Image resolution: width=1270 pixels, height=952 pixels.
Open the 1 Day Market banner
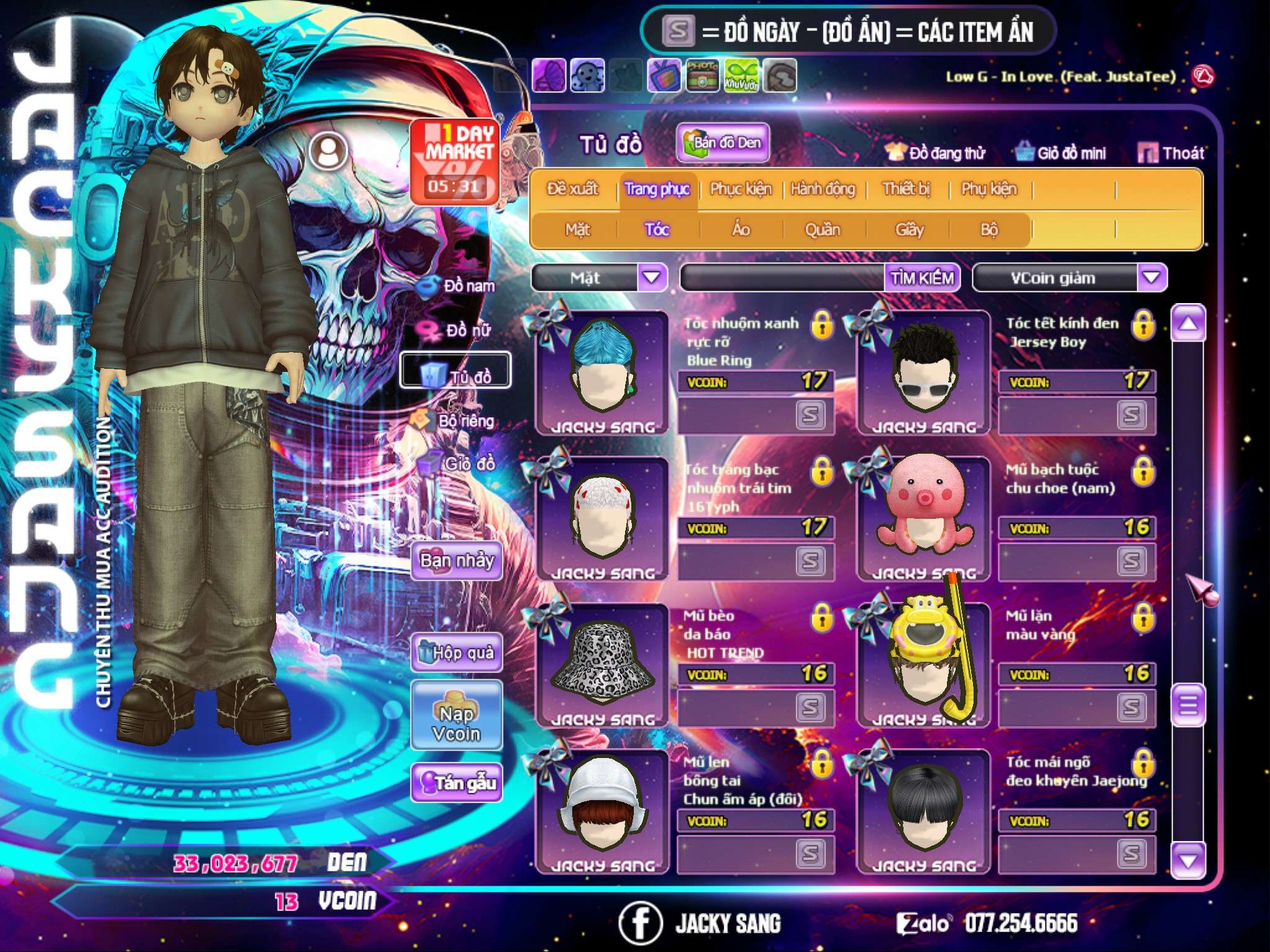[456, 161]
